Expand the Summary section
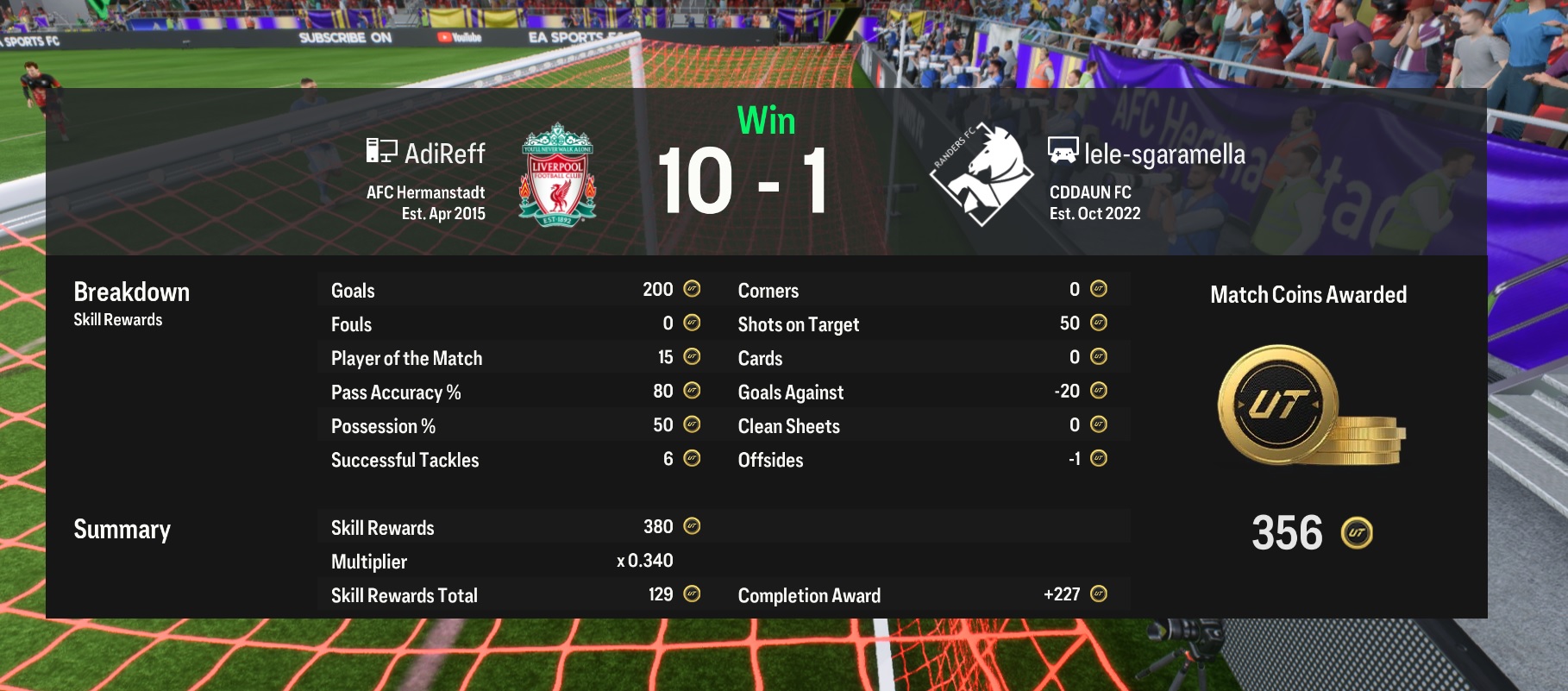 click(122, 529)
